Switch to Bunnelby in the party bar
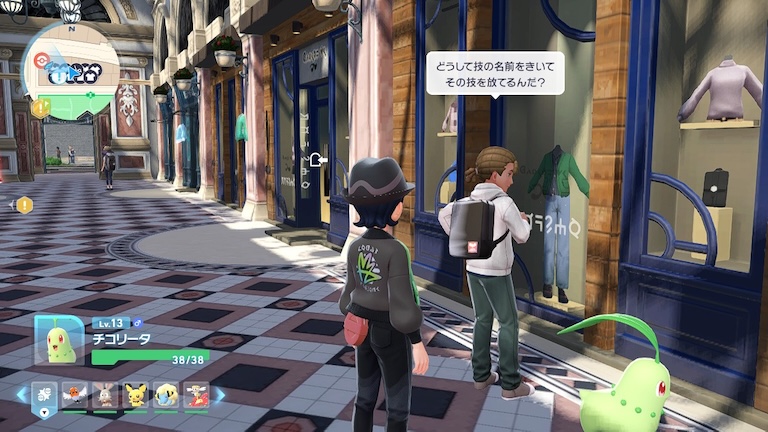The width and height of the screenshot is (768, 432). pyautogui.click(x=105, y=395)
